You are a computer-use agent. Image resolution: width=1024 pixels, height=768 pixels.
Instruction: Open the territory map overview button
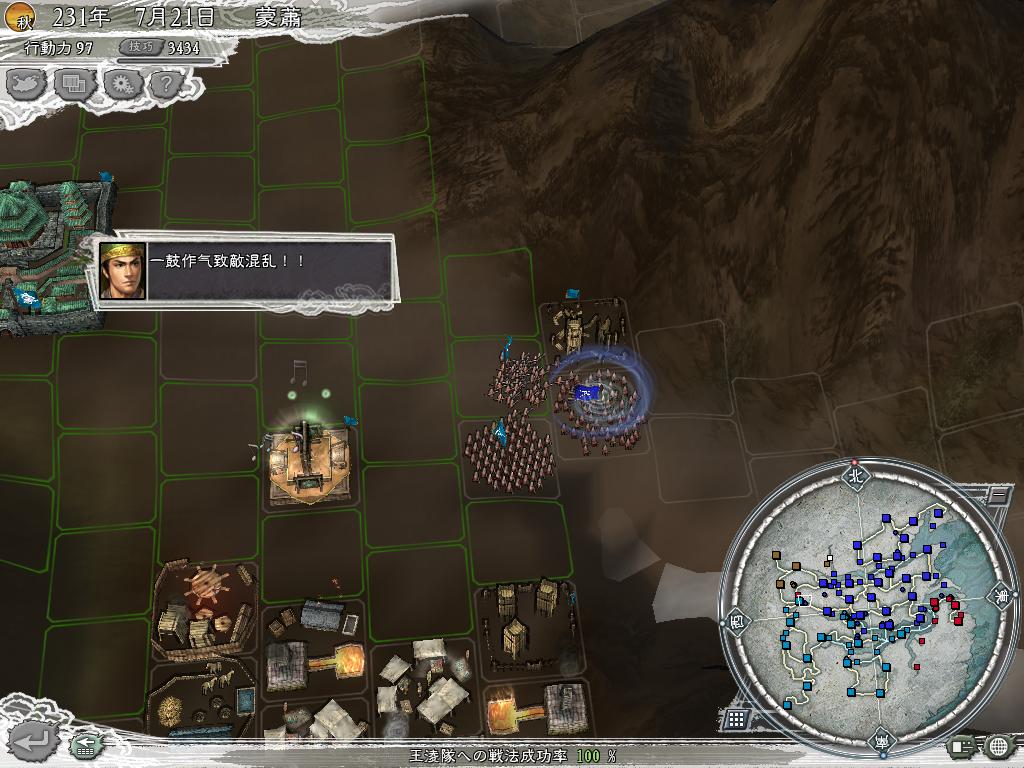tap(27, 84)
